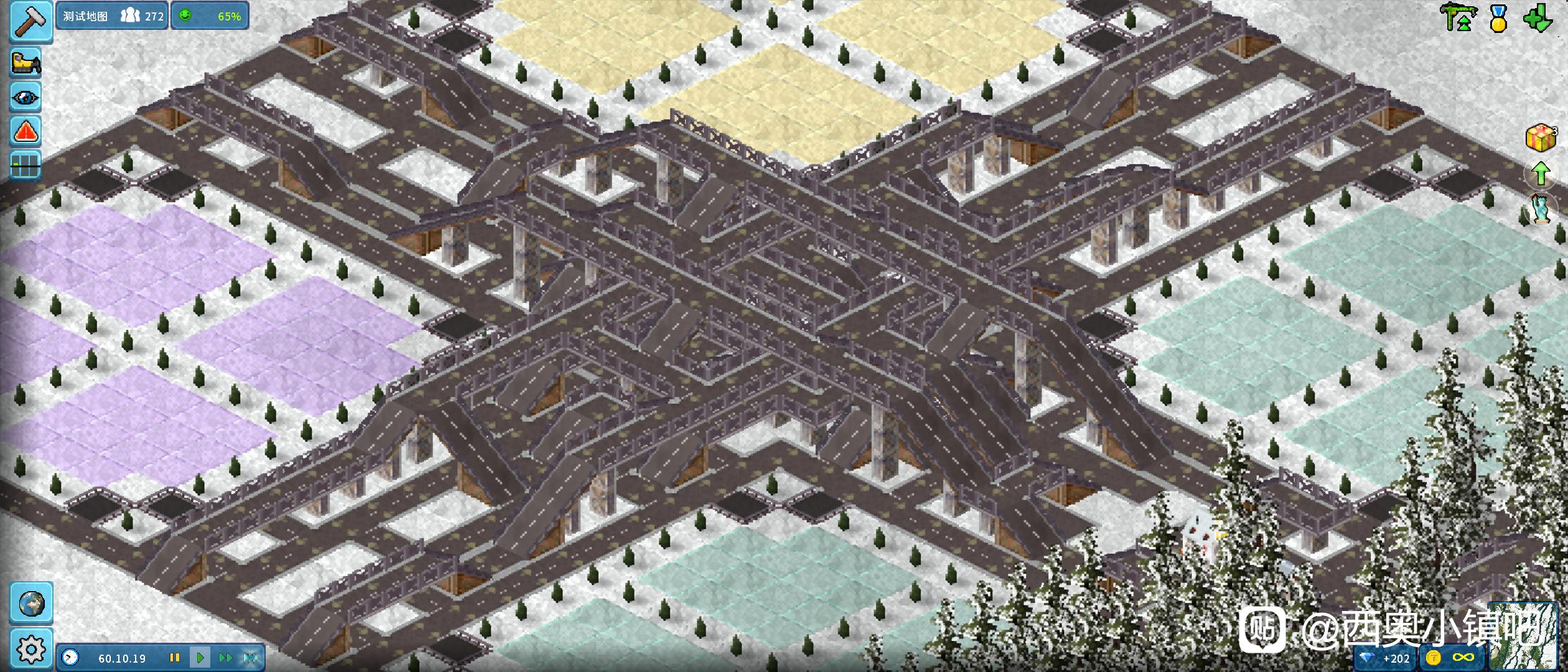Open the city name and population panel
Viewport: 1568px width, 672px height.
pos(113,16)
